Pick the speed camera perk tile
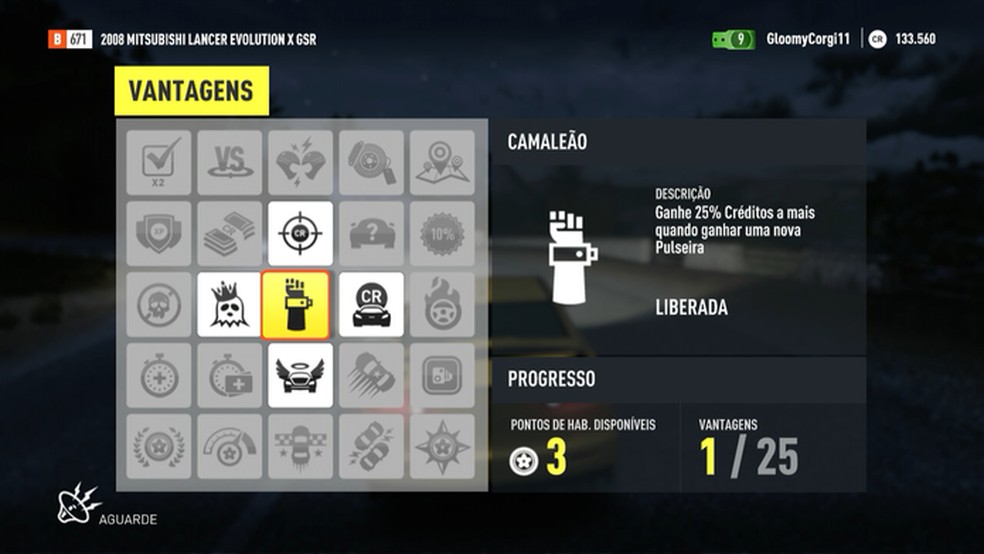 click(442, 375)
